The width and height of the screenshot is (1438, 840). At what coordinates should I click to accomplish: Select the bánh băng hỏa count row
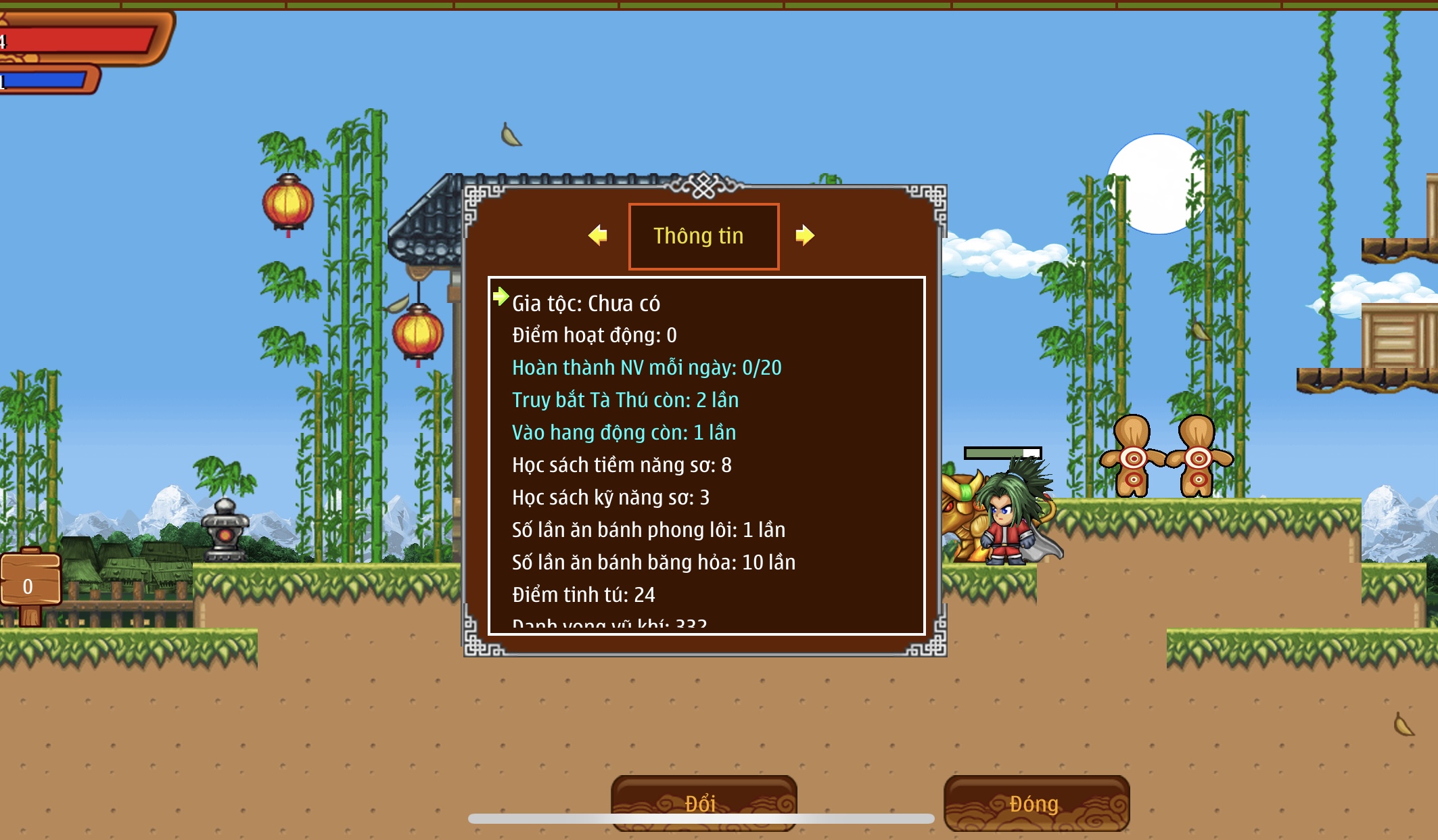pyautogui.click(x=653, y=563)
